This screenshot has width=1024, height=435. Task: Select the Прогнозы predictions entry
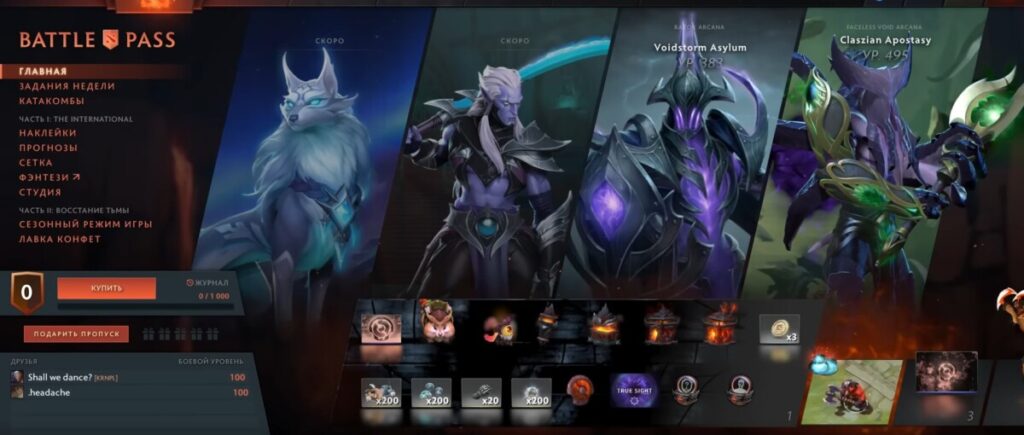coord(48,148)
